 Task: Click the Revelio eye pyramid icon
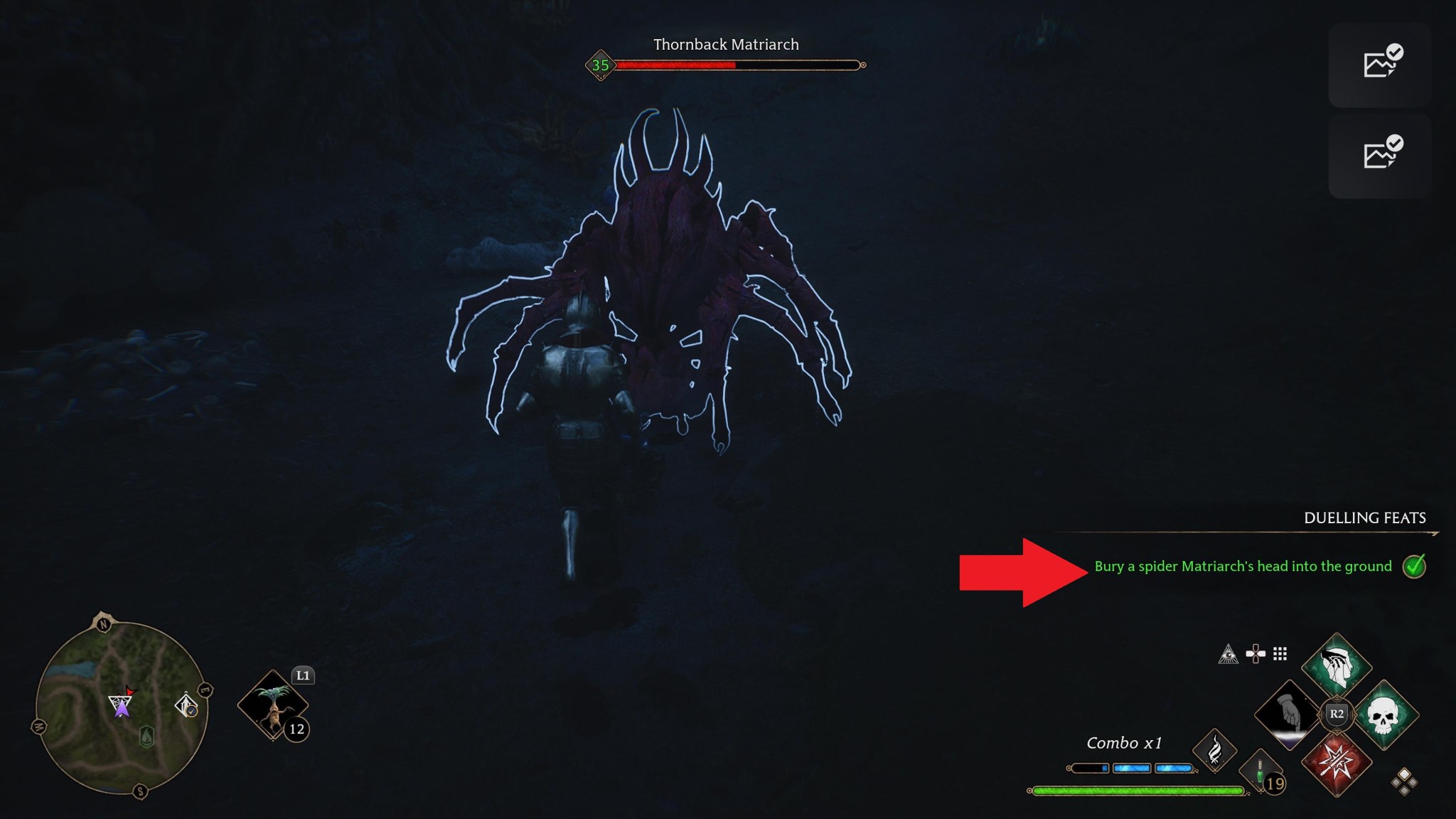[1228, 654]
